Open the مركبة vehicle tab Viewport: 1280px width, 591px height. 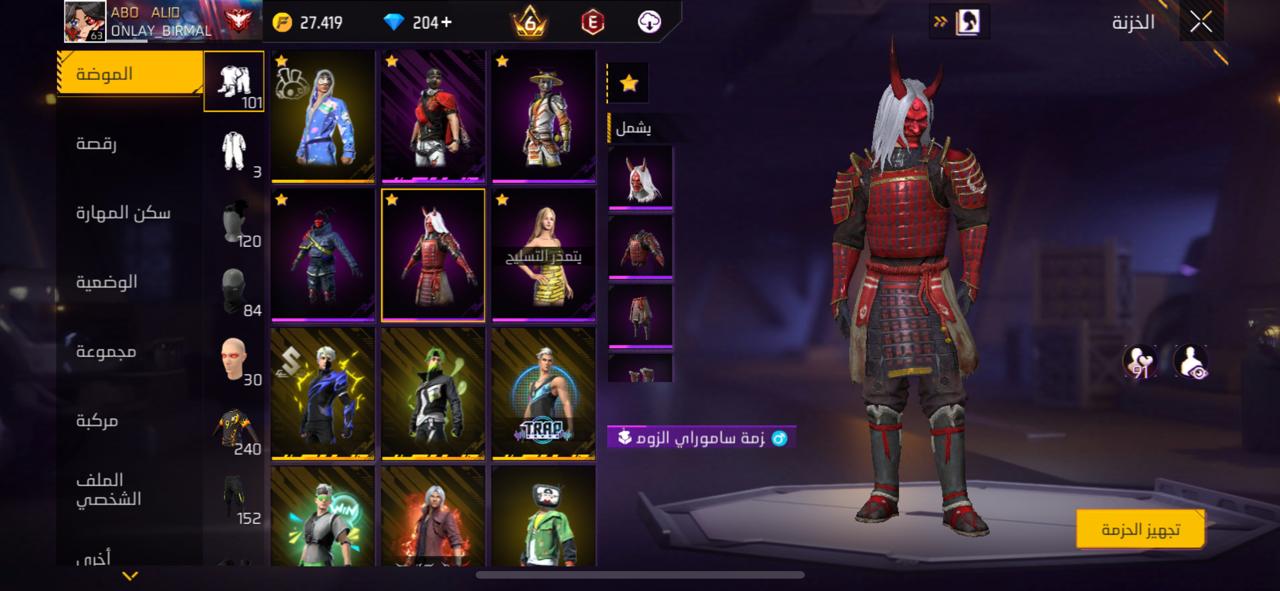[x=97, y=421]
